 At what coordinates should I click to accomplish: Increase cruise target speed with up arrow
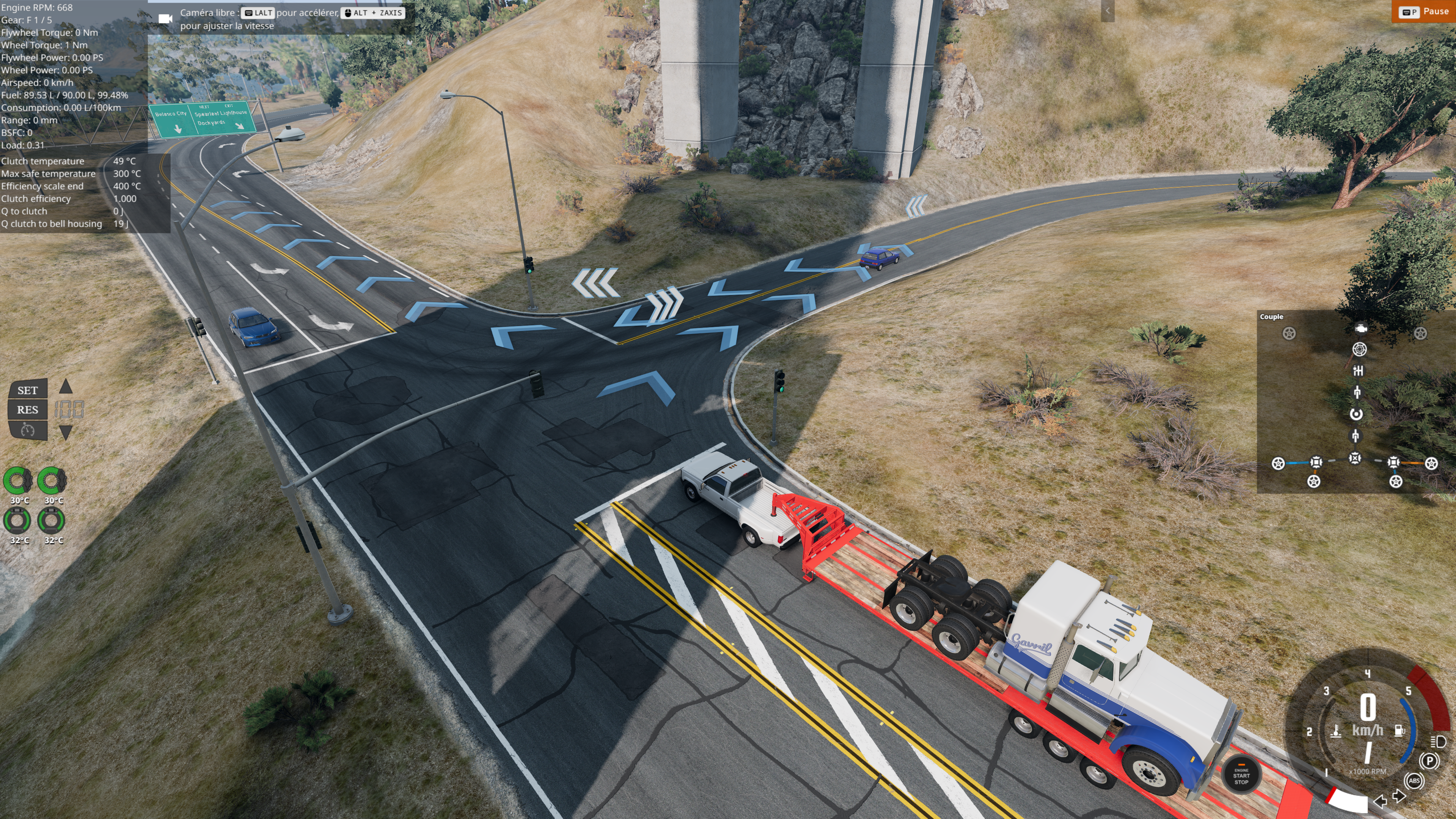point(66,387)
